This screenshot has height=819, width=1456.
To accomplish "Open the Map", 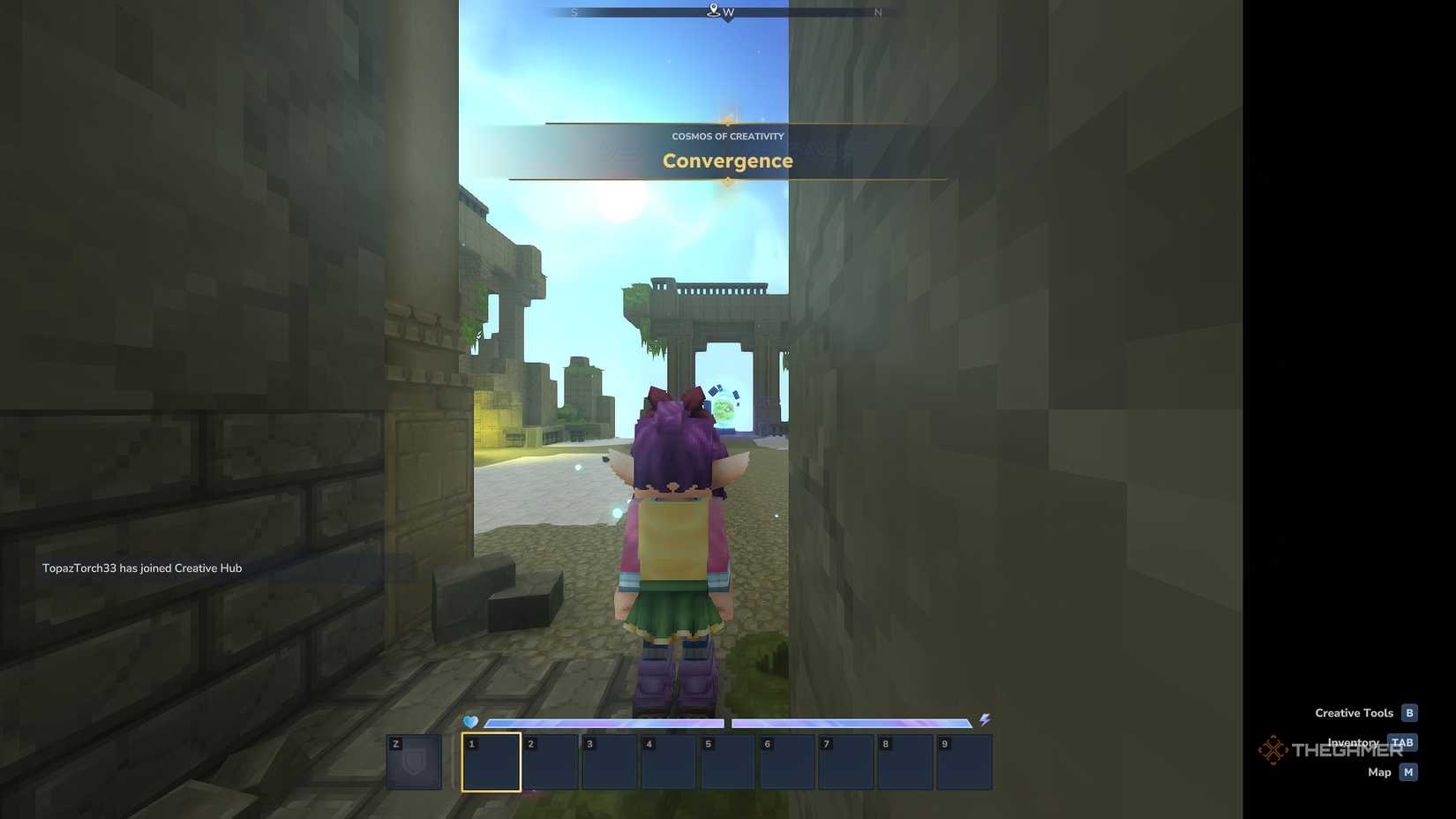I will point(1379,771).
